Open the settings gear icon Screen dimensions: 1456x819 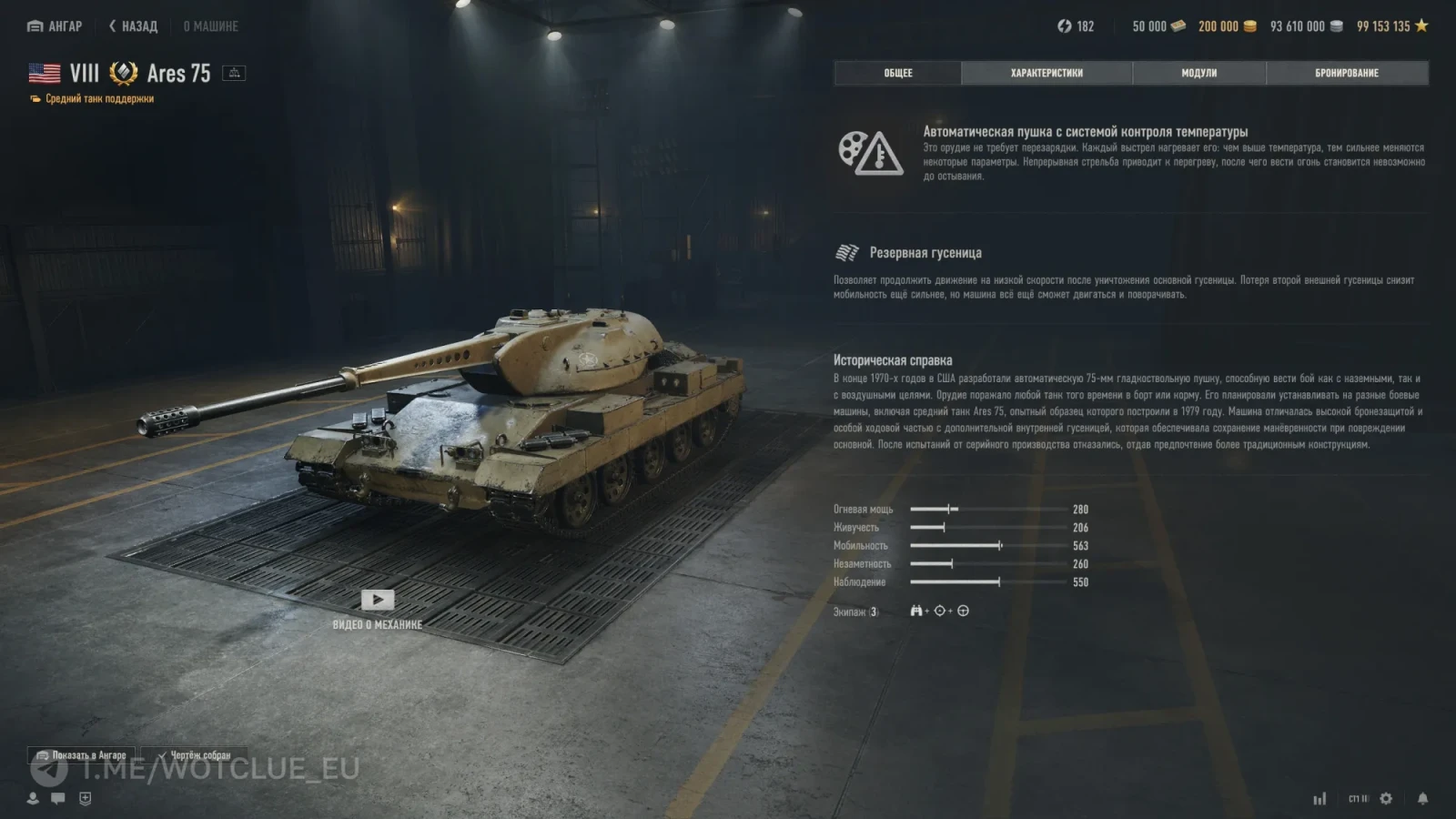pyautogui.click(x=1386, y=798)
